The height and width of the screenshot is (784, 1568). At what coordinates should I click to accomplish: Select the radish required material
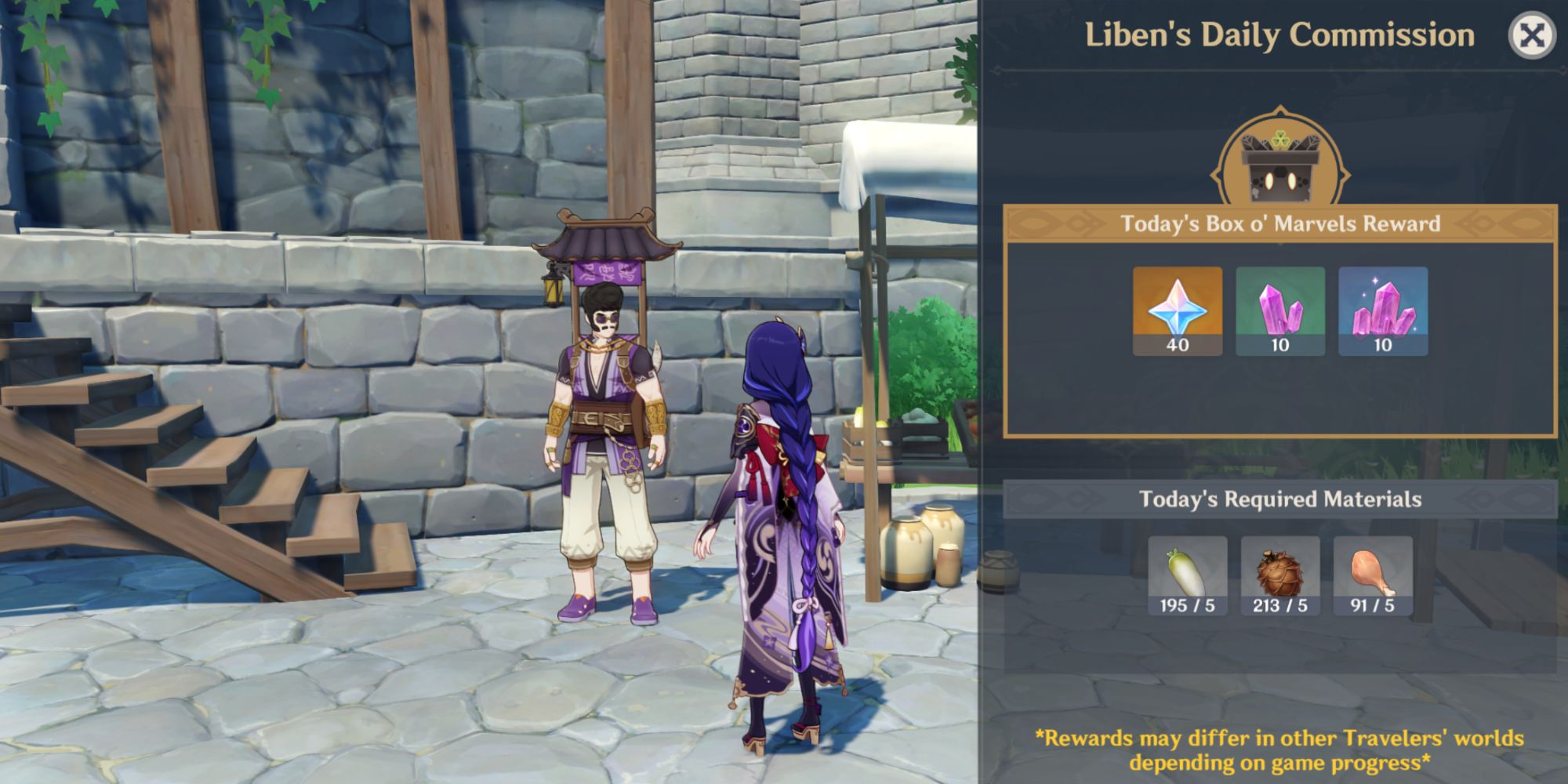(x=1187, y=576)
